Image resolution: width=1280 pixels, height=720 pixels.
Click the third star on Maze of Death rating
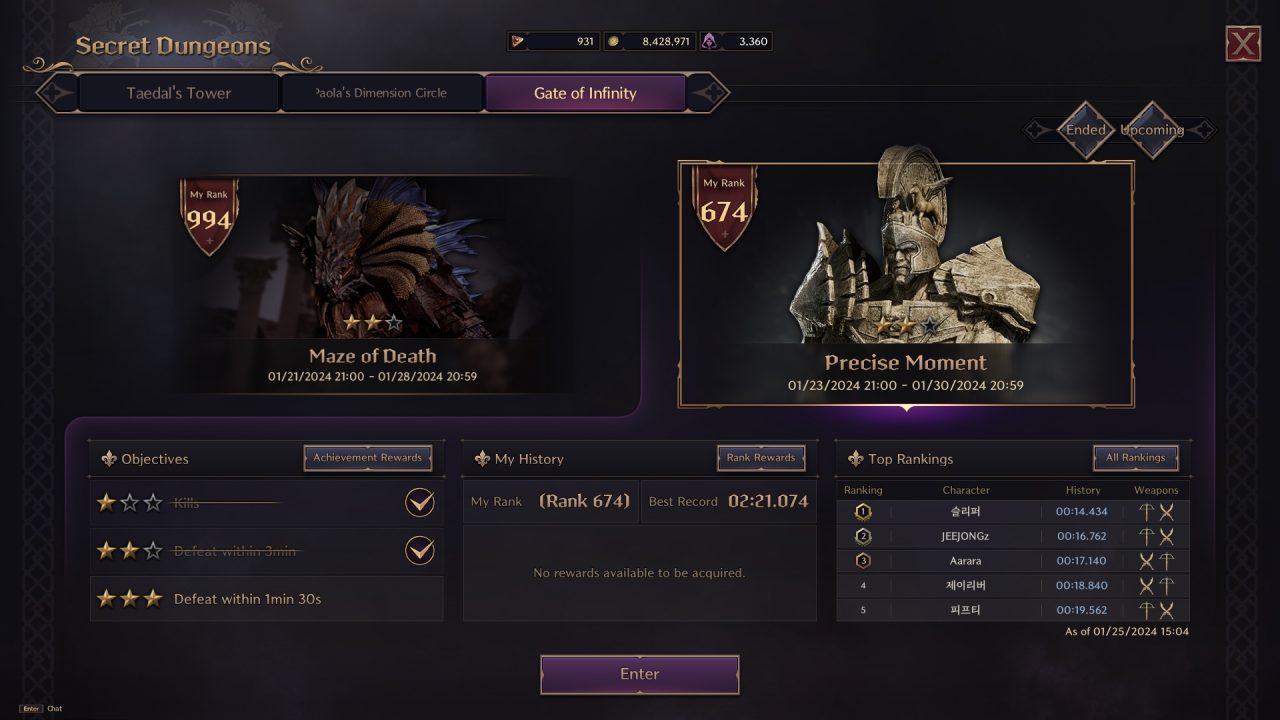pos(394,323)
